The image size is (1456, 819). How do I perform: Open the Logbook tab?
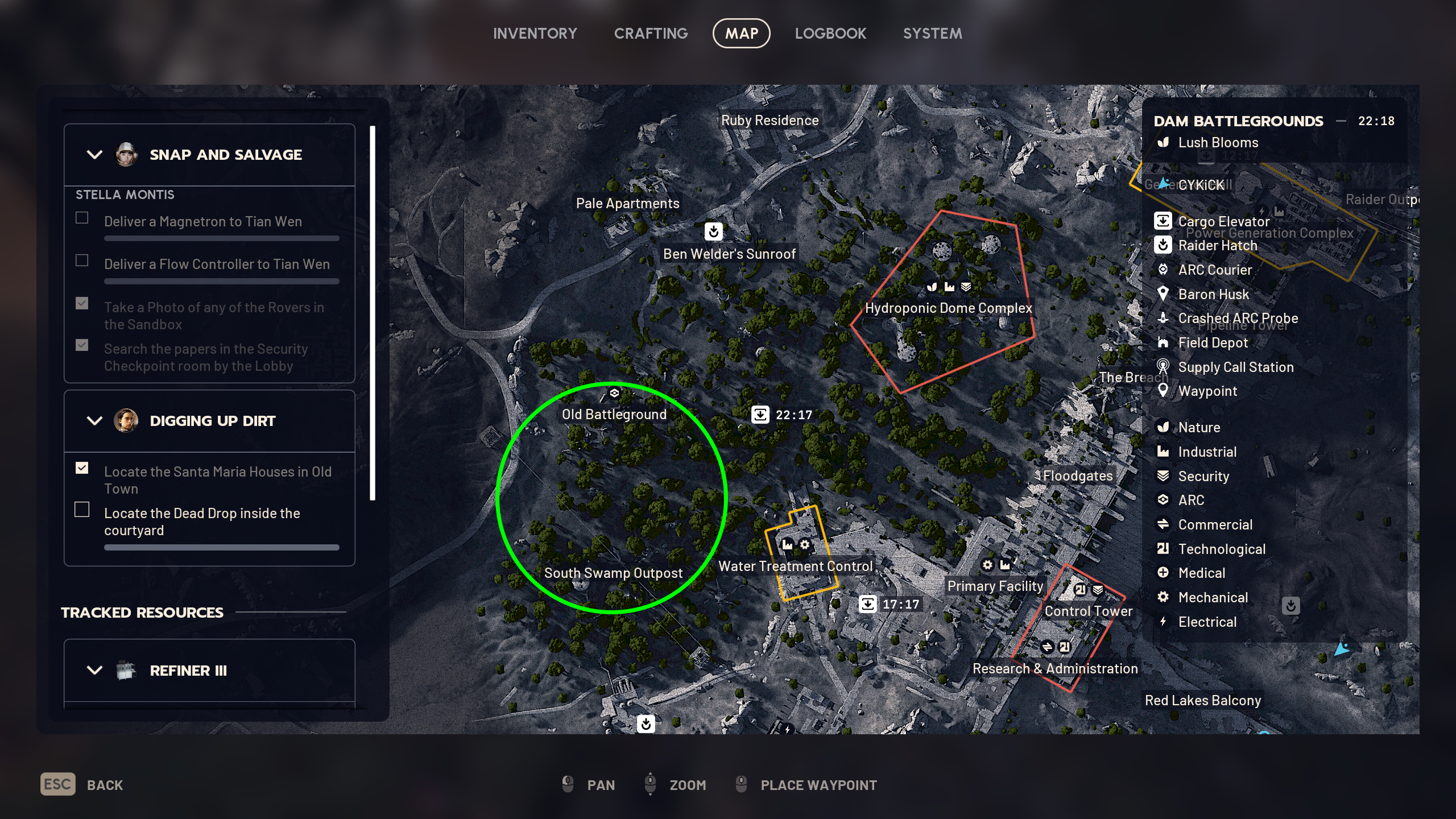[831, 33]
